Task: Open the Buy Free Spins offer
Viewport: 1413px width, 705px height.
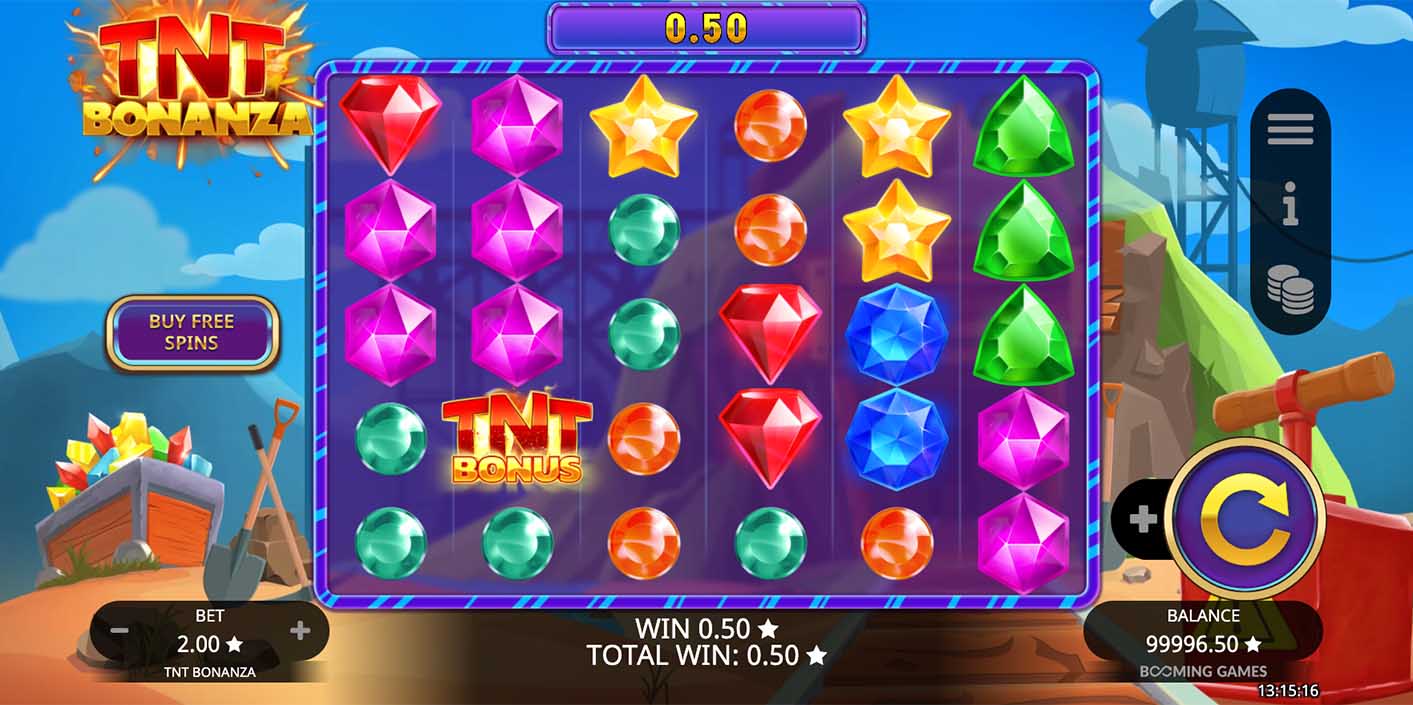Action: (191, 332)
